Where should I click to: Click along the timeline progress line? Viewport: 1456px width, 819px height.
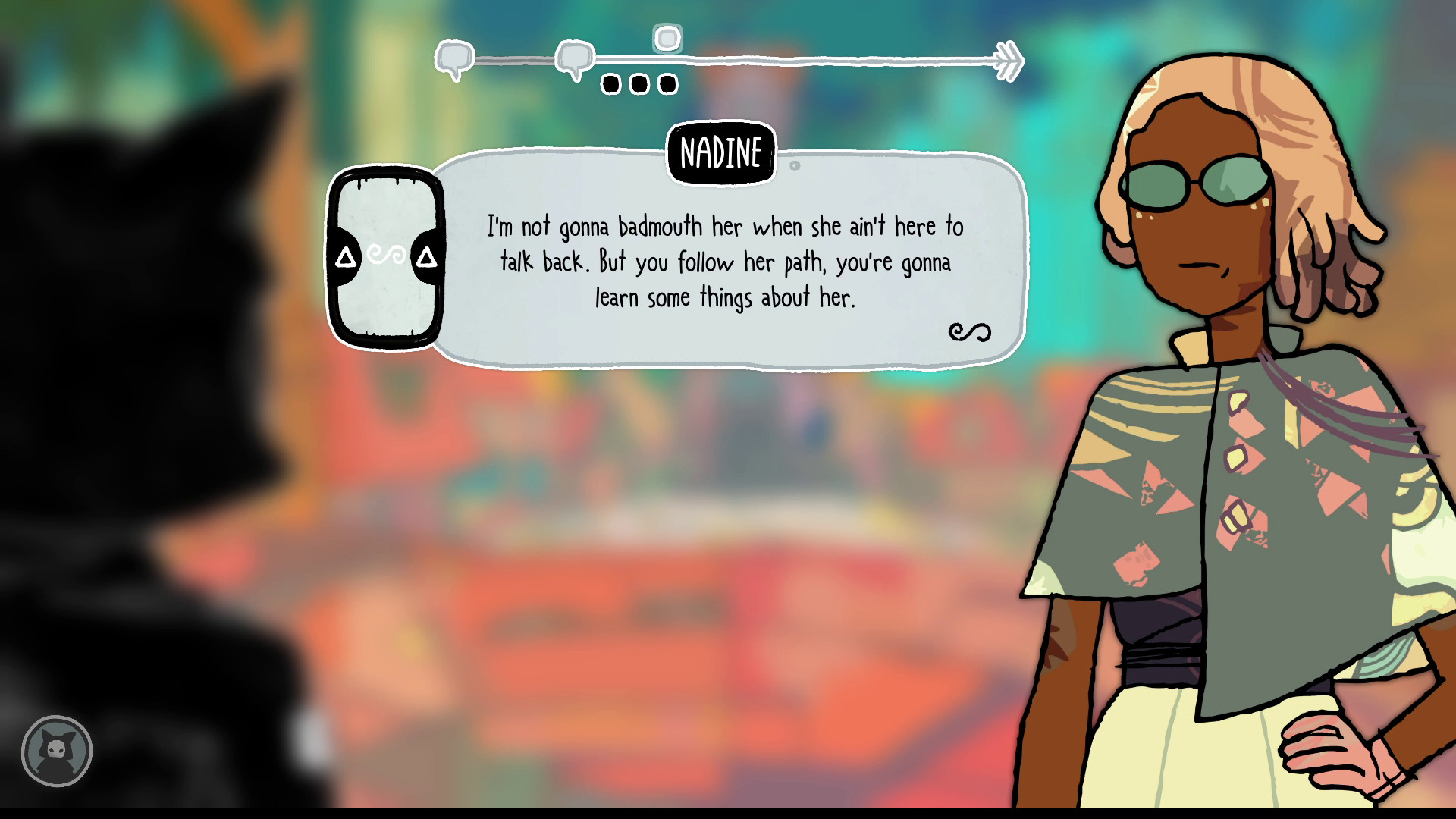click(x=834, y=61)
